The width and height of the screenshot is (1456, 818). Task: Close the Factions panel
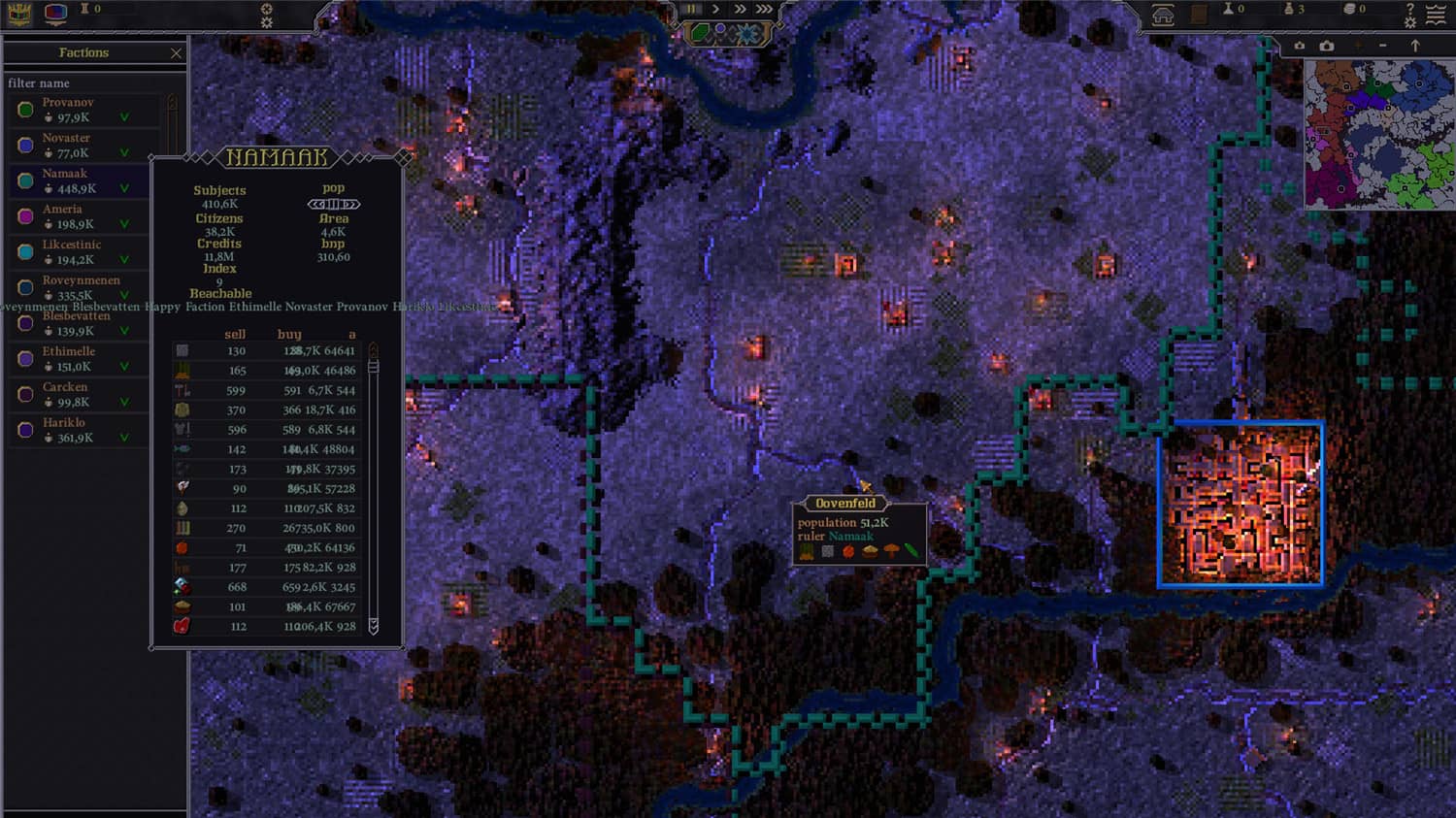click(176, 53)
